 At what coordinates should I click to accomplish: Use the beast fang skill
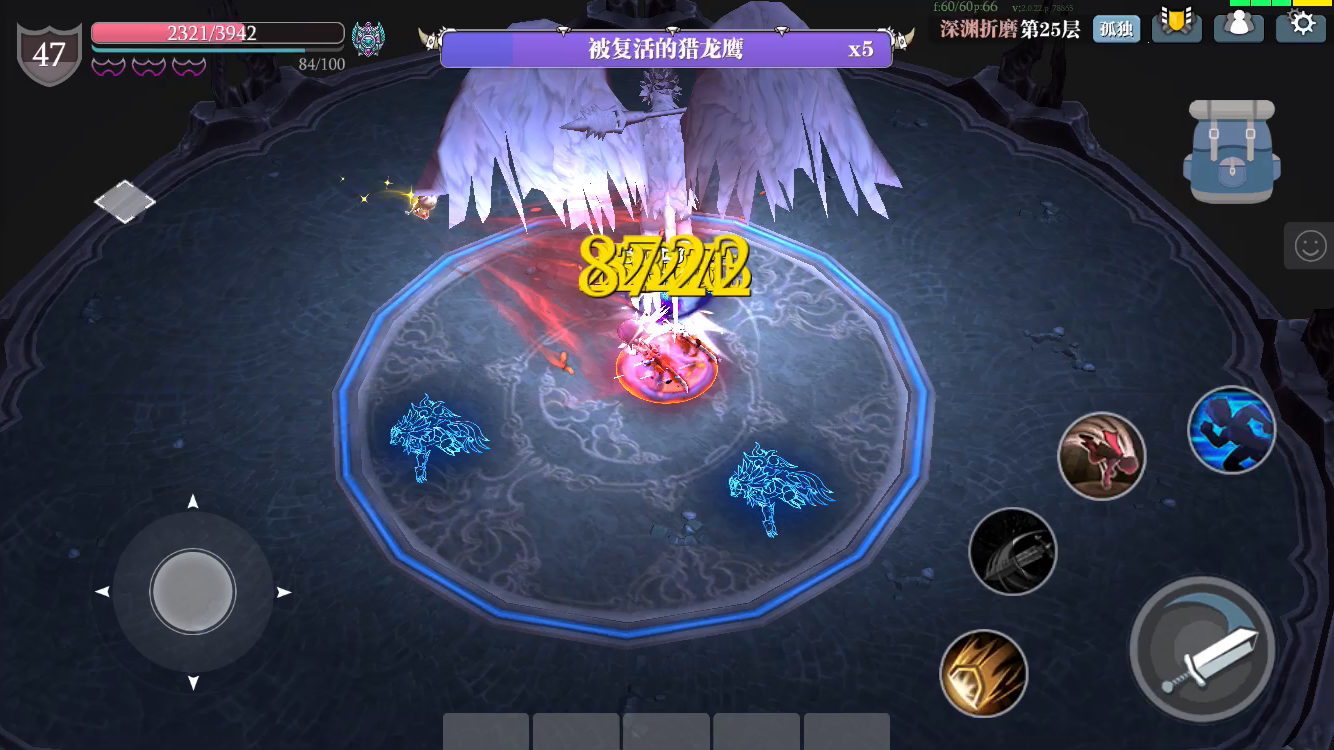pyautogui.click(x=1101, y=455)
